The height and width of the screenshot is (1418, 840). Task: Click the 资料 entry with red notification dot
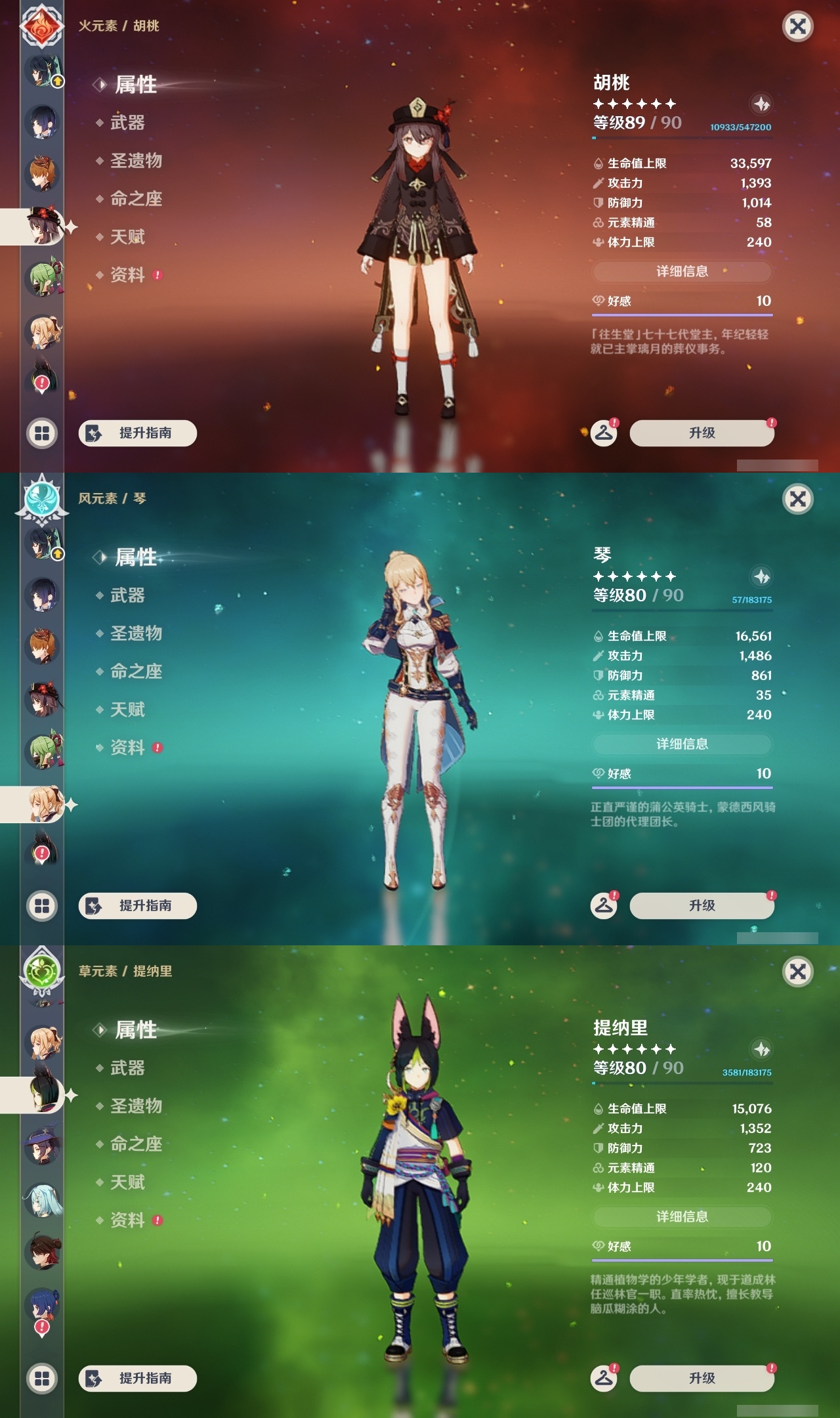tap(127, 276)
